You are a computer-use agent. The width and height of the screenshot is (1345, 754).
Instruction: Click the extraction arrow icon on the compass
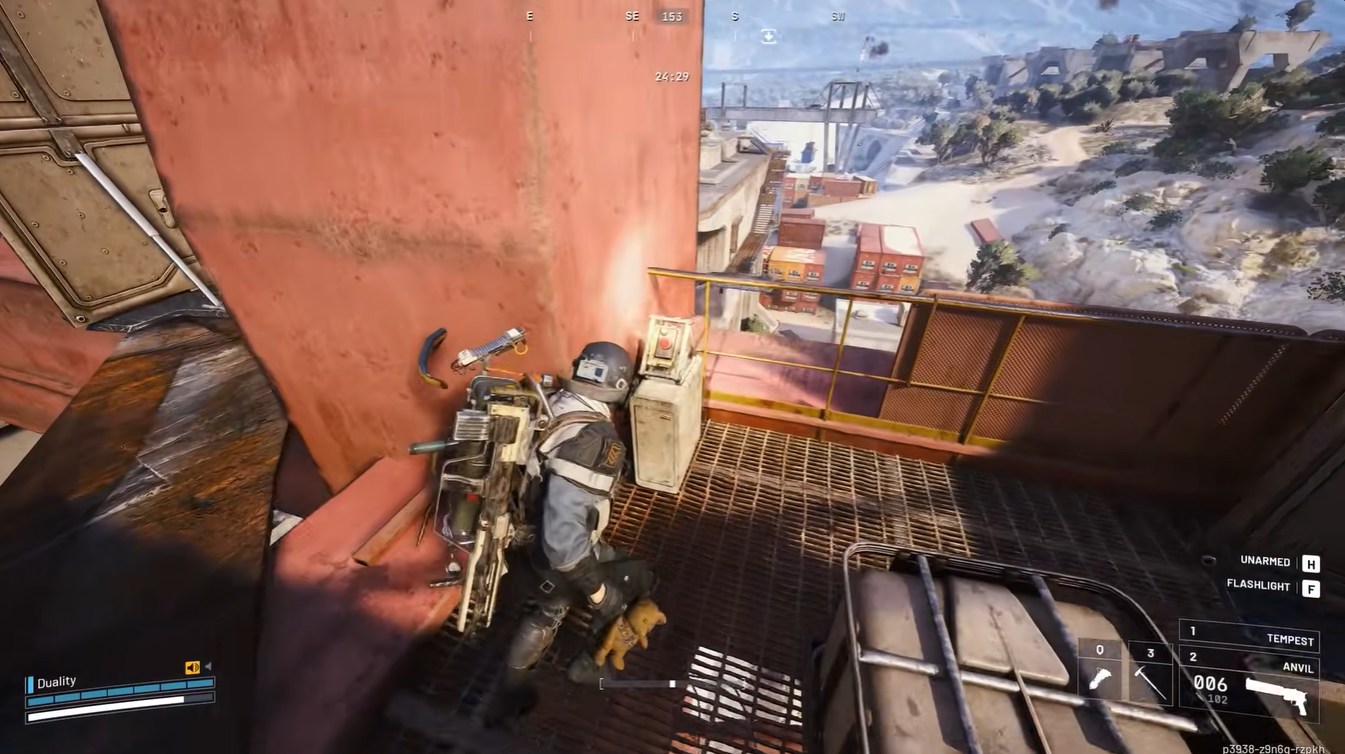768,34
